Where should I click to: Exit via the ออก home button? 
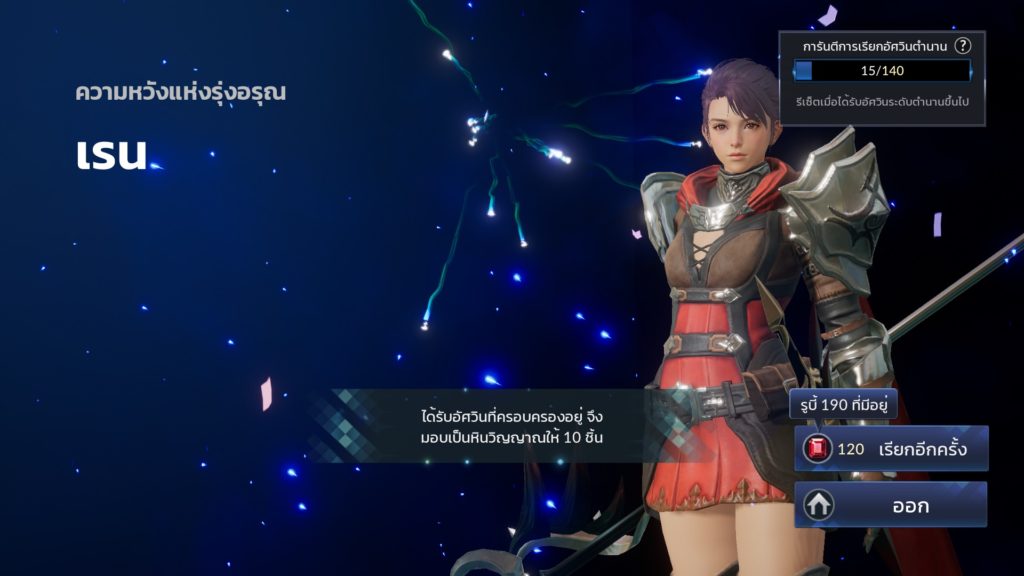[891, 505]
